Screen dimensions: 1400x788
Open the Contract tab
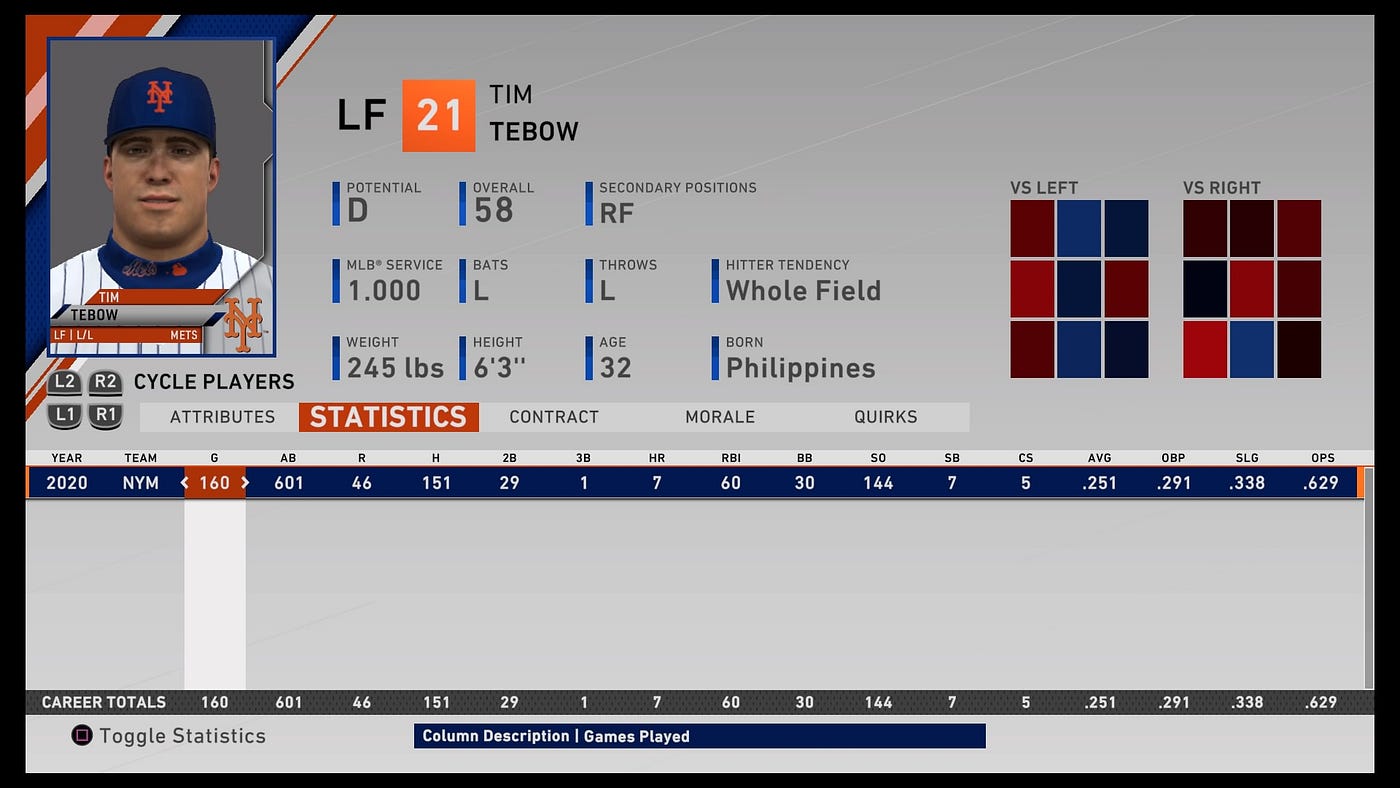[554, 417]
